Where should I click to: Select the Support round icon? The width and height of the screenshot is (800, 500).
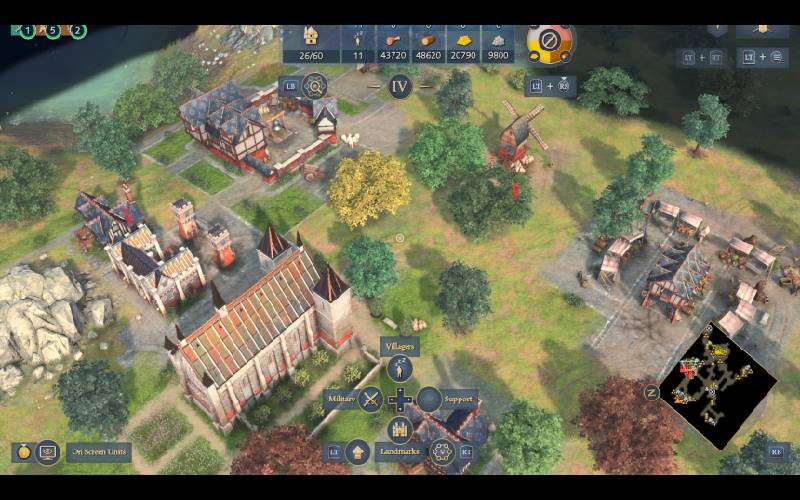429,399
